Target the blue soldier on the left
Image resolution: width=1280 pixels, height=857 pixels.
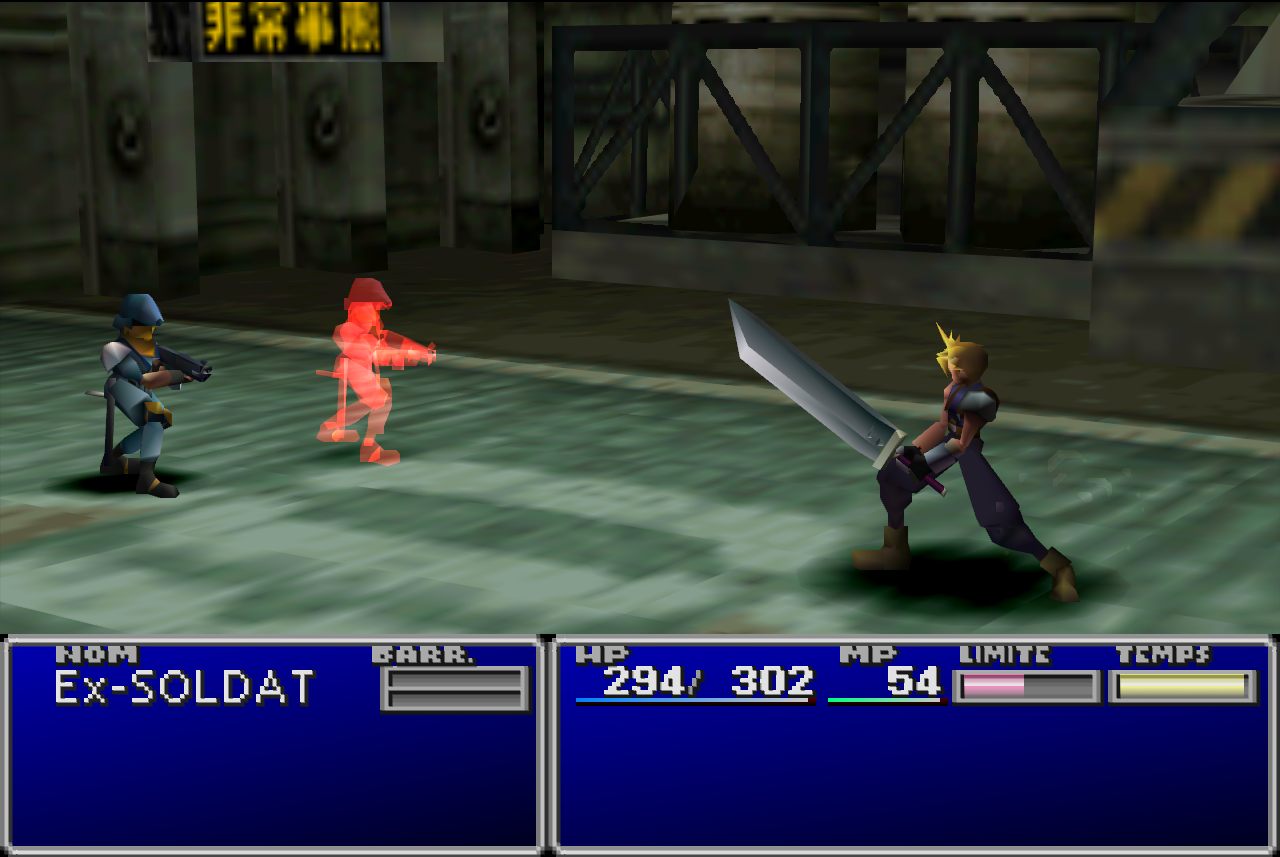[x=140, y=390]
